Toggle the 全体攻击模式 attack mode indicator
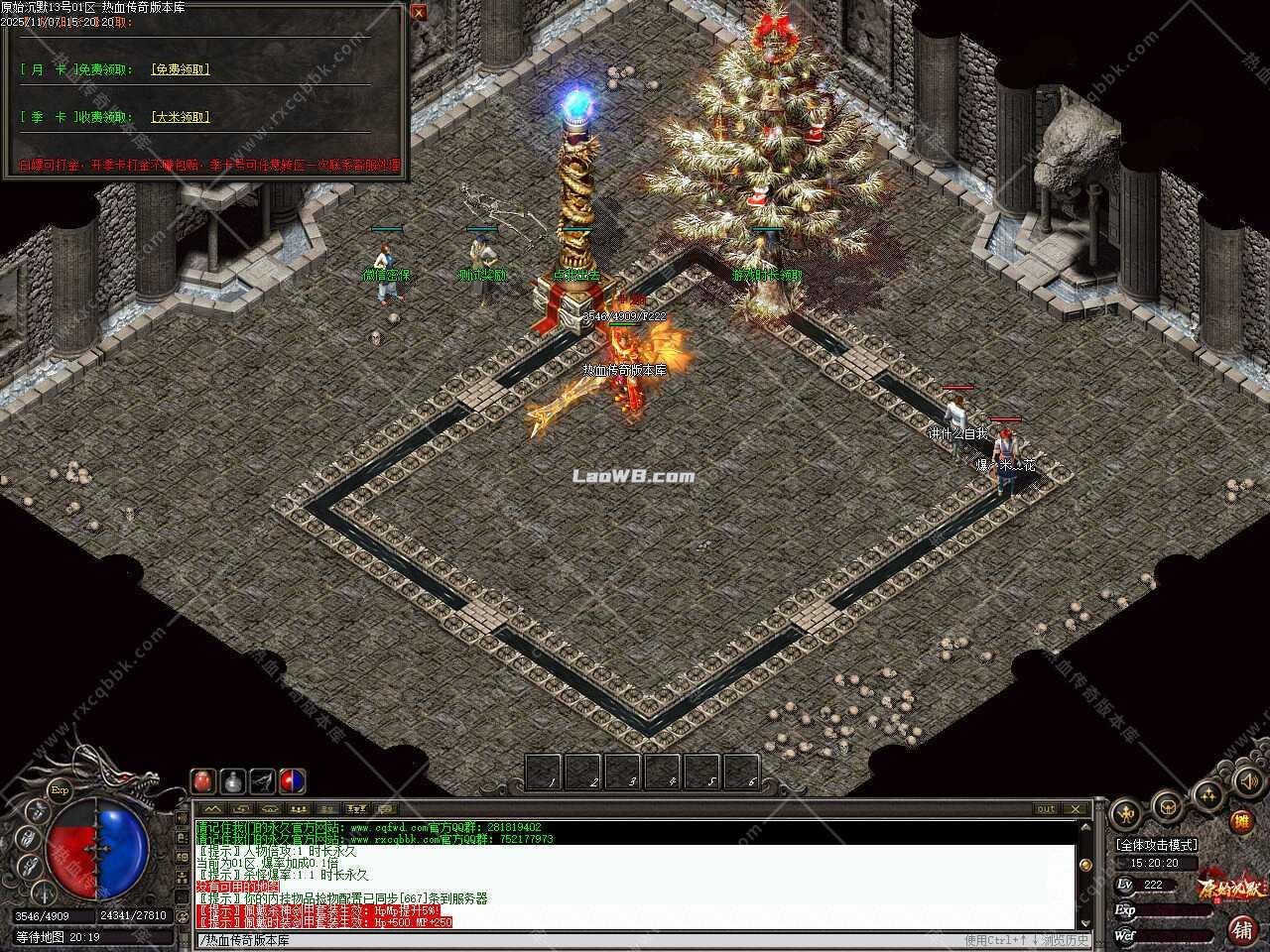1270x952 pixels. click(x=1156, y=844)
